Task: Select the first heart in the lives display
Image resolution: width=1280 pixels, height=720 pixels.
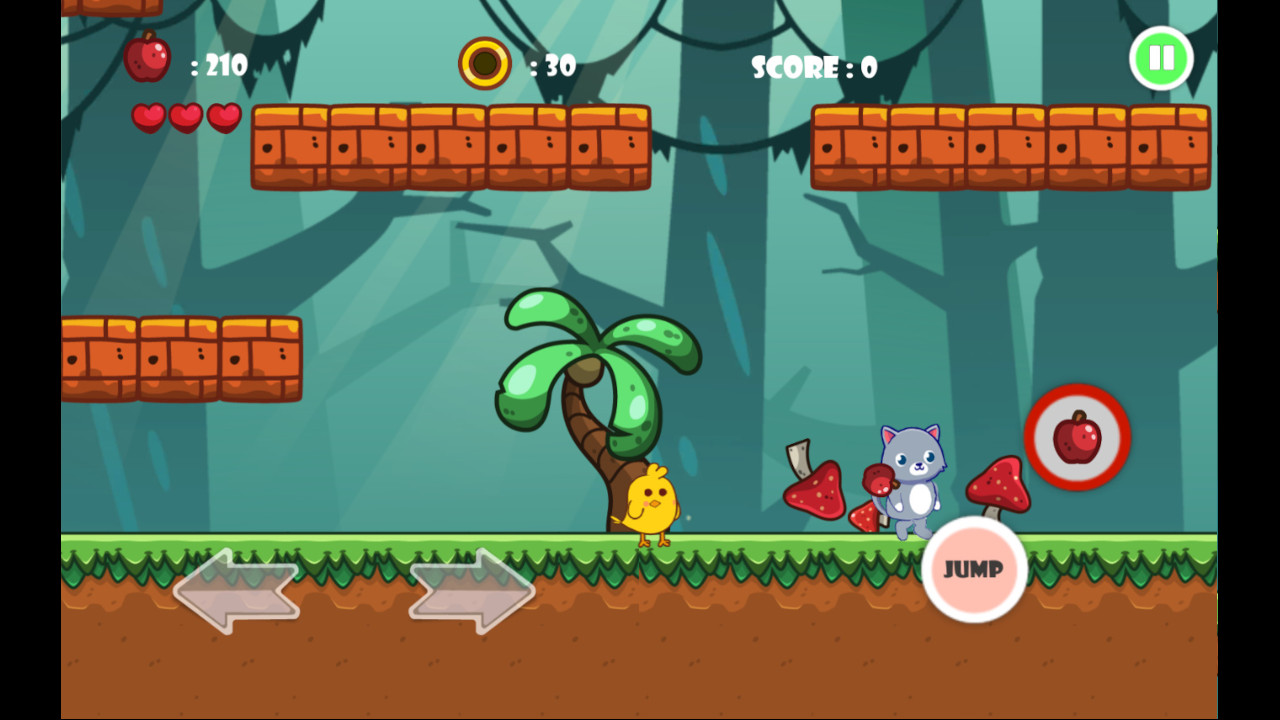Action: 147,117
